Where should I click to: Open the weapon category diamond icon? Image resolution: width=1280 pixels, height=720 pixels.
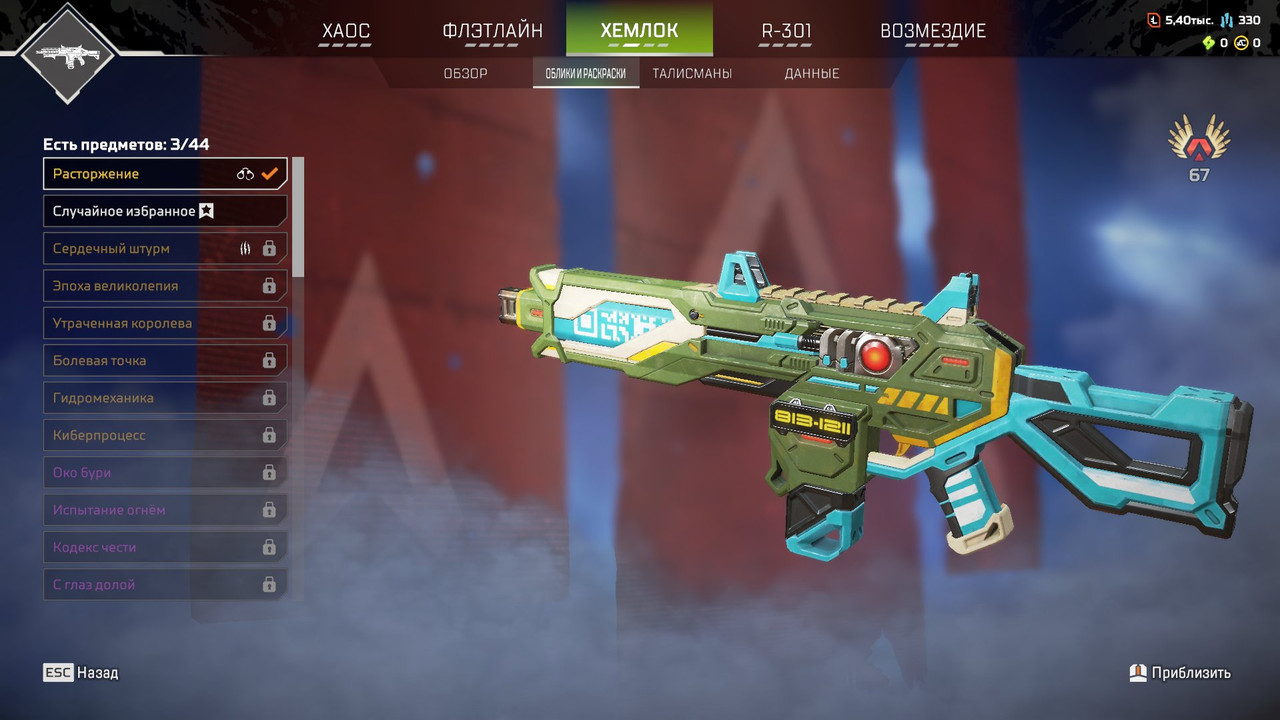point(67,53)
